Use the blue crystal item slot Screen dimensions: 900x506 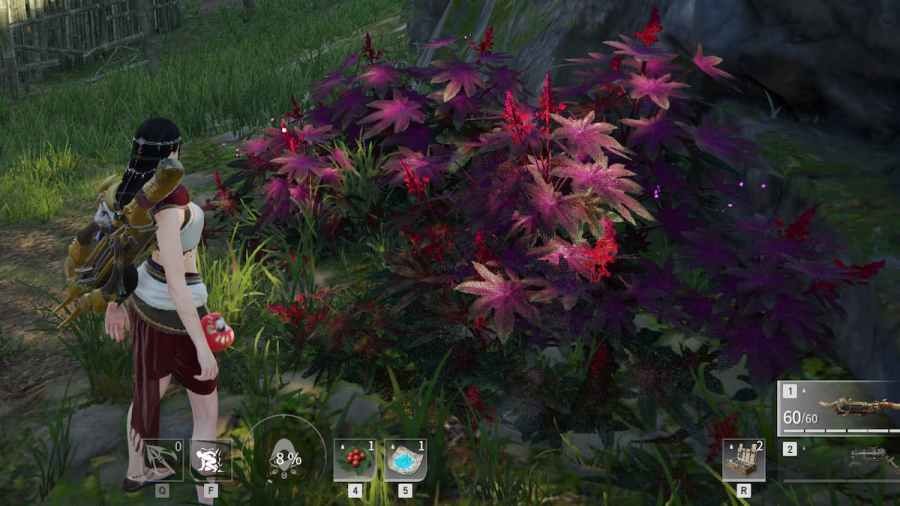405,460
